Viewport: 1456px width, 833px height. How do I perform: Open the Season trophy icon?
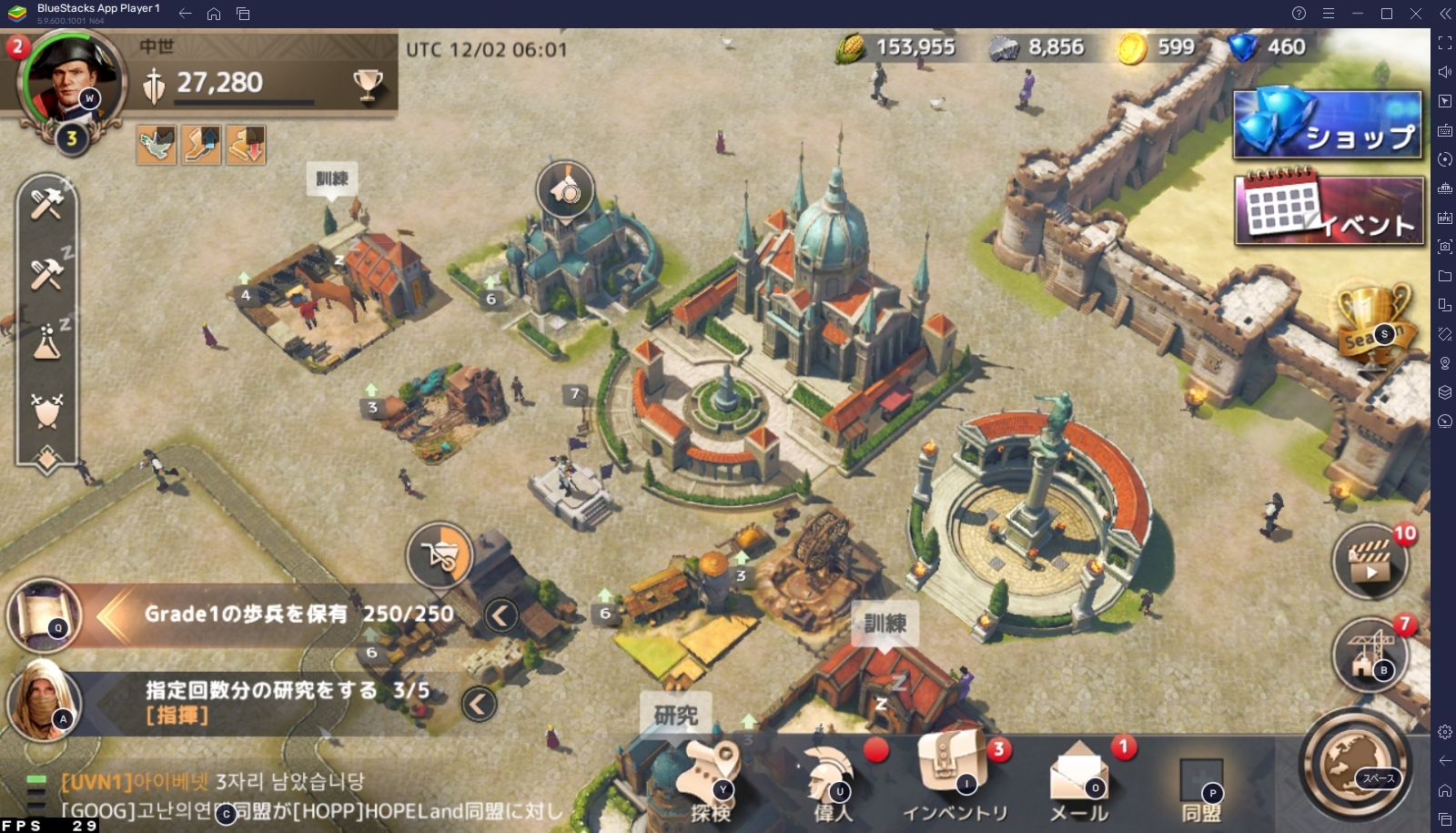1372,323
